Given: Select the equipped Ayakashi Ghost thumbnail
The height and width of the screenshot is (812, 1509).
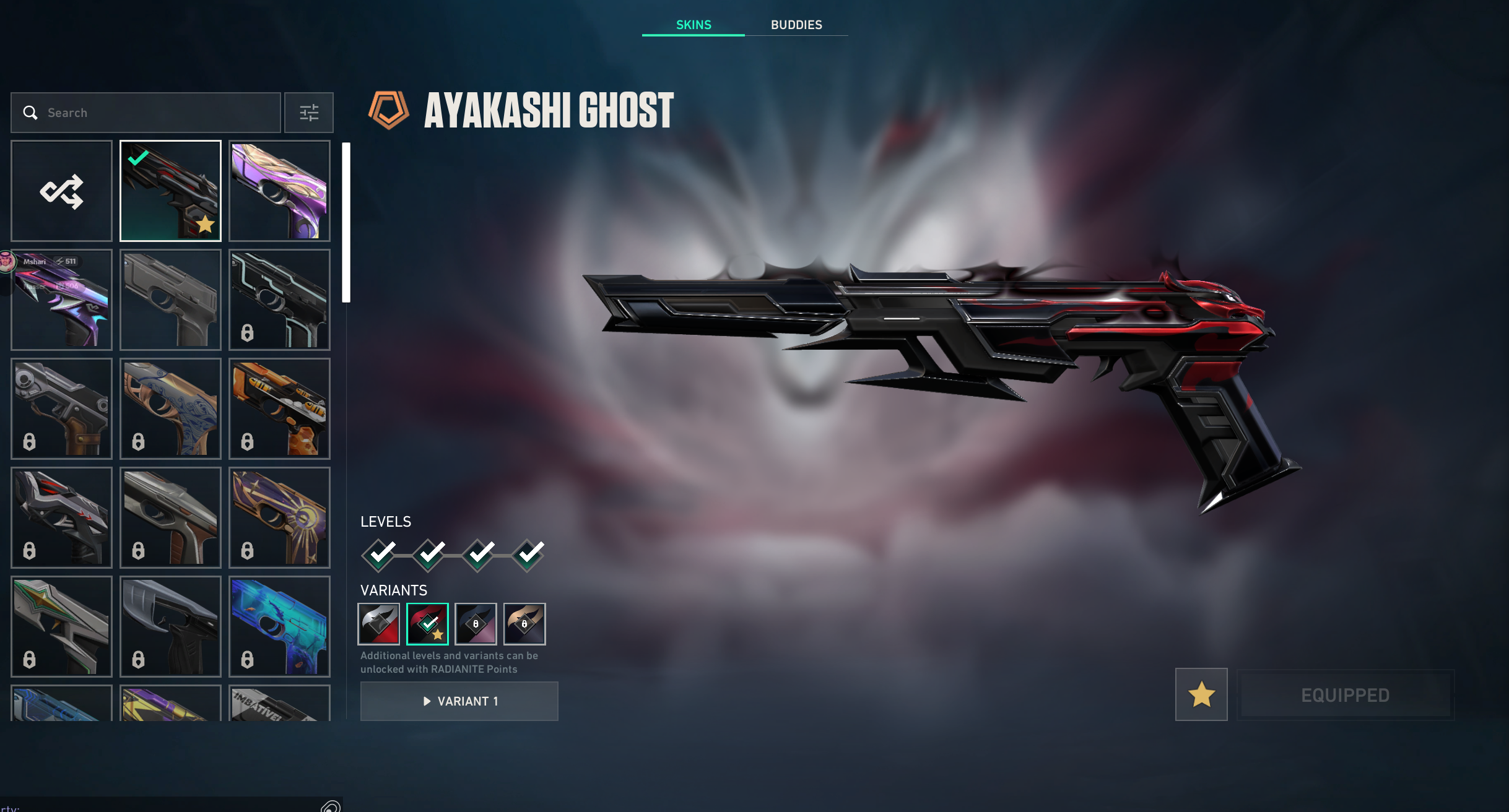Looking at the screenshot, I should coord(170,191).
